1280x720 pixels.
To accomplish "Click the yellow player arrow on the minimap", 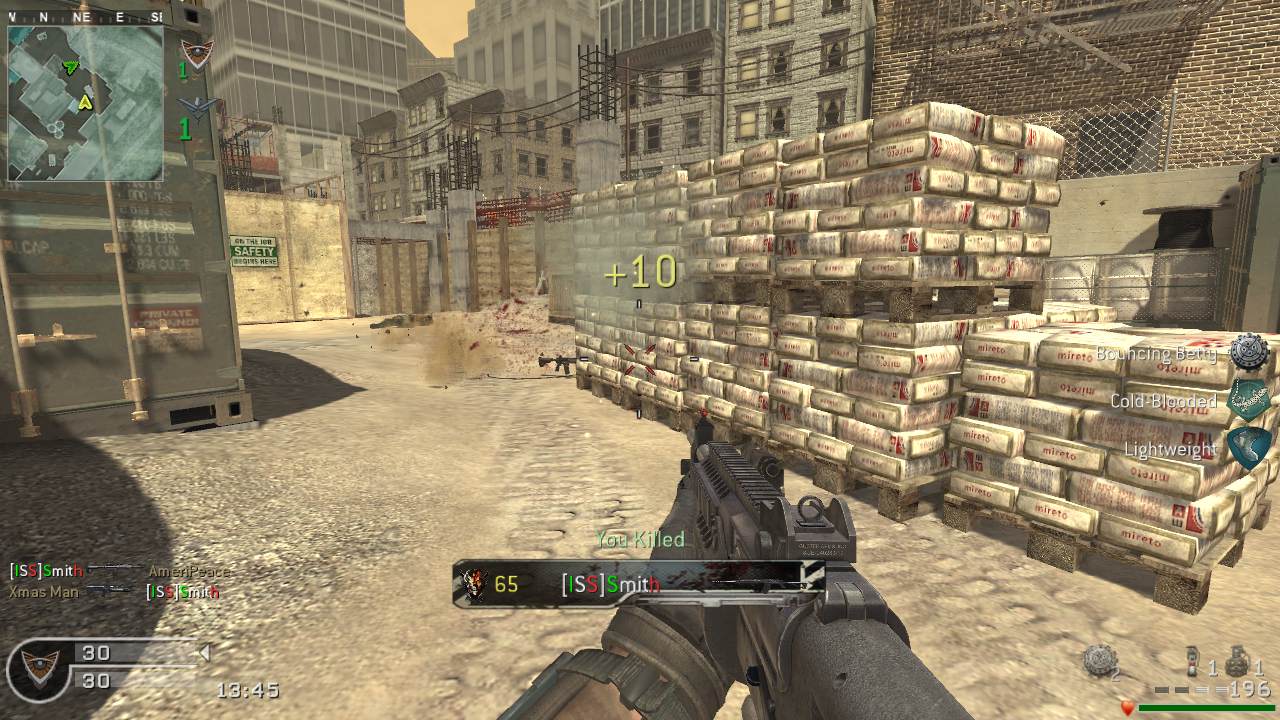I will [x=86, y=102].
